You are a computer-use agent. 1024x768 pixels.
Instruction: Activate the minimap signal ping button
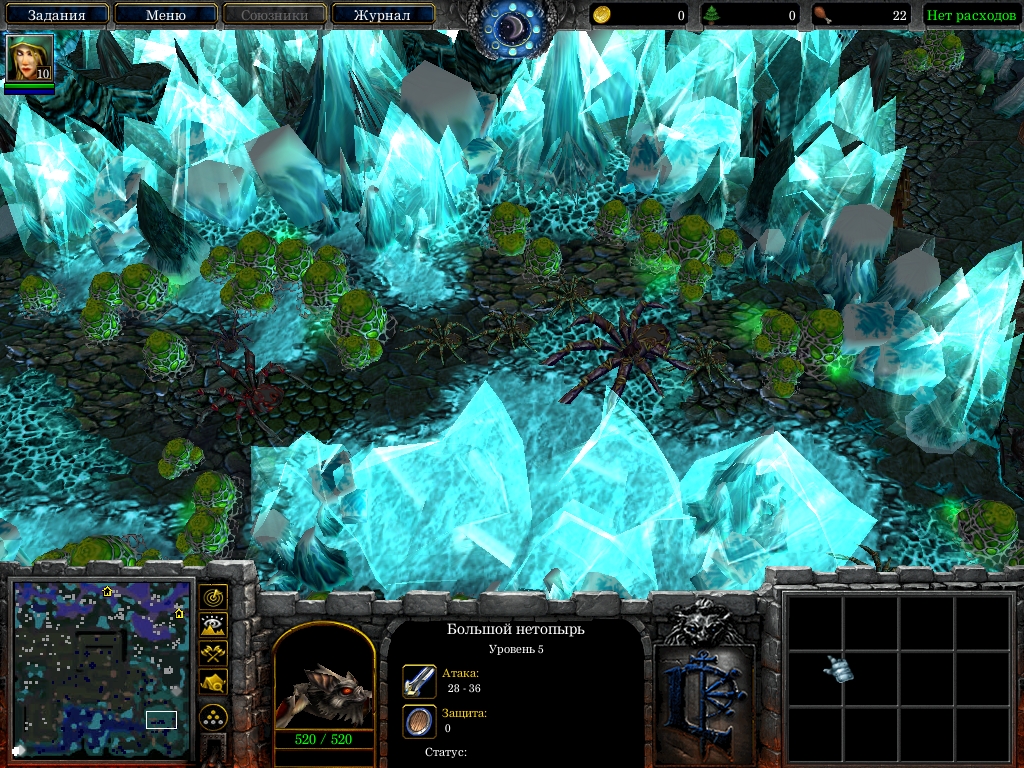pos(213,598)
